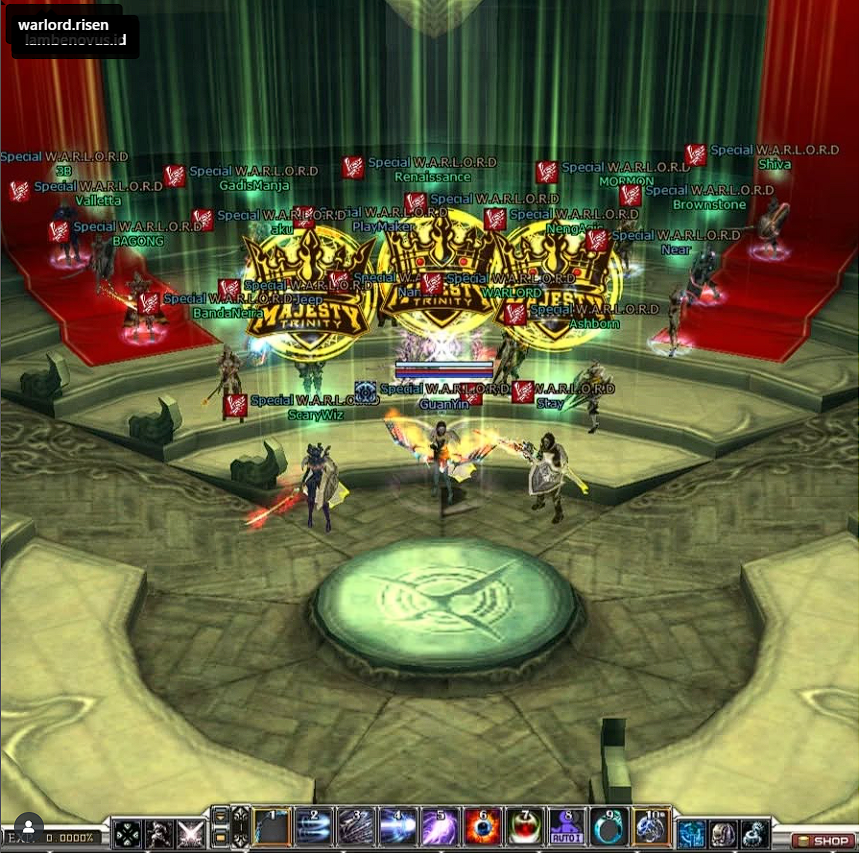The width and height of the screenshot is (859, 853).
Task: Use the slashing skill in slot 3
Action: (356, 829)
